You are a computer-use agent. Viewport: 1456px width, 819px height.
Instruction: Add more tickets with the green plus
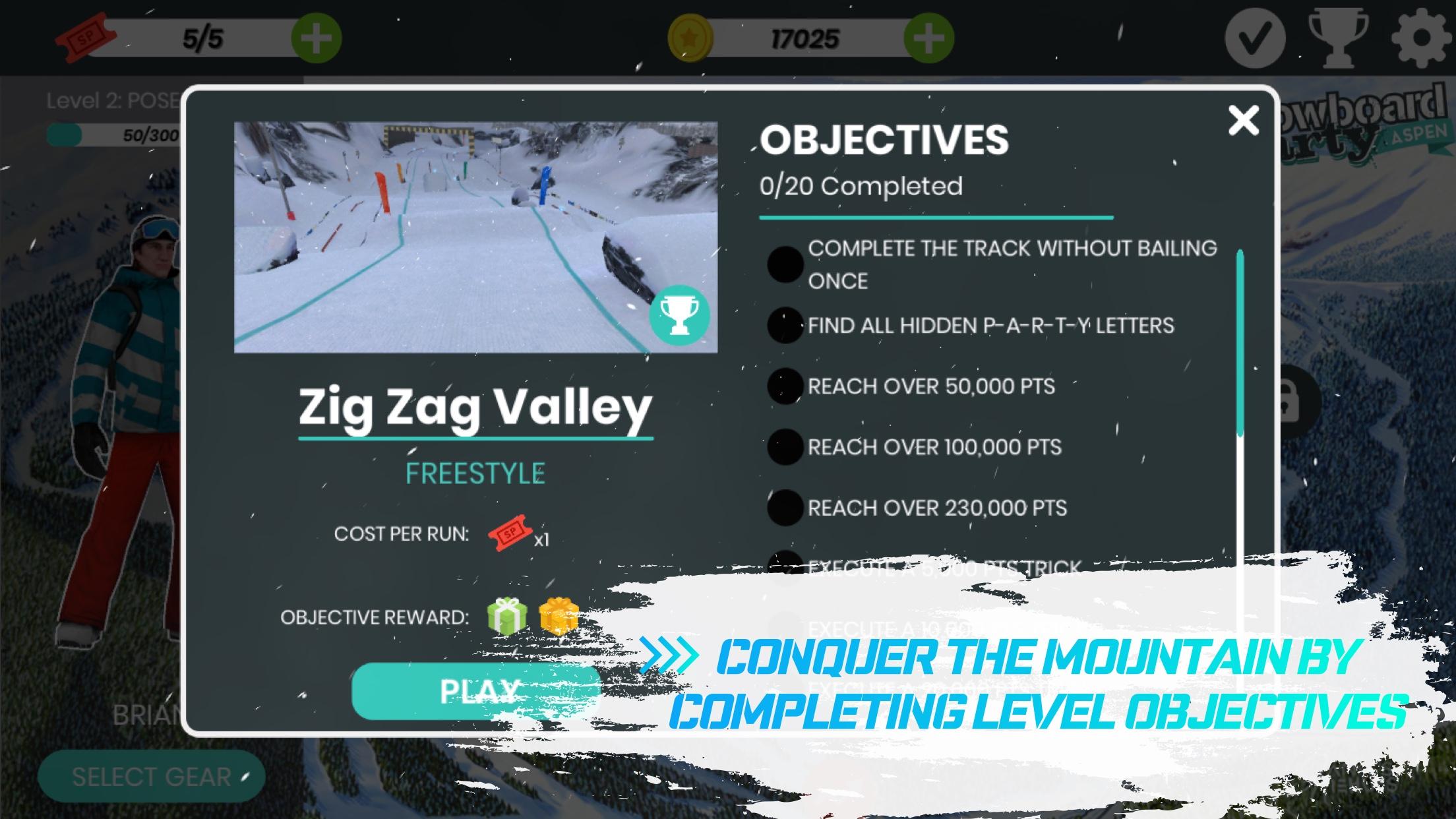[316, 38]
